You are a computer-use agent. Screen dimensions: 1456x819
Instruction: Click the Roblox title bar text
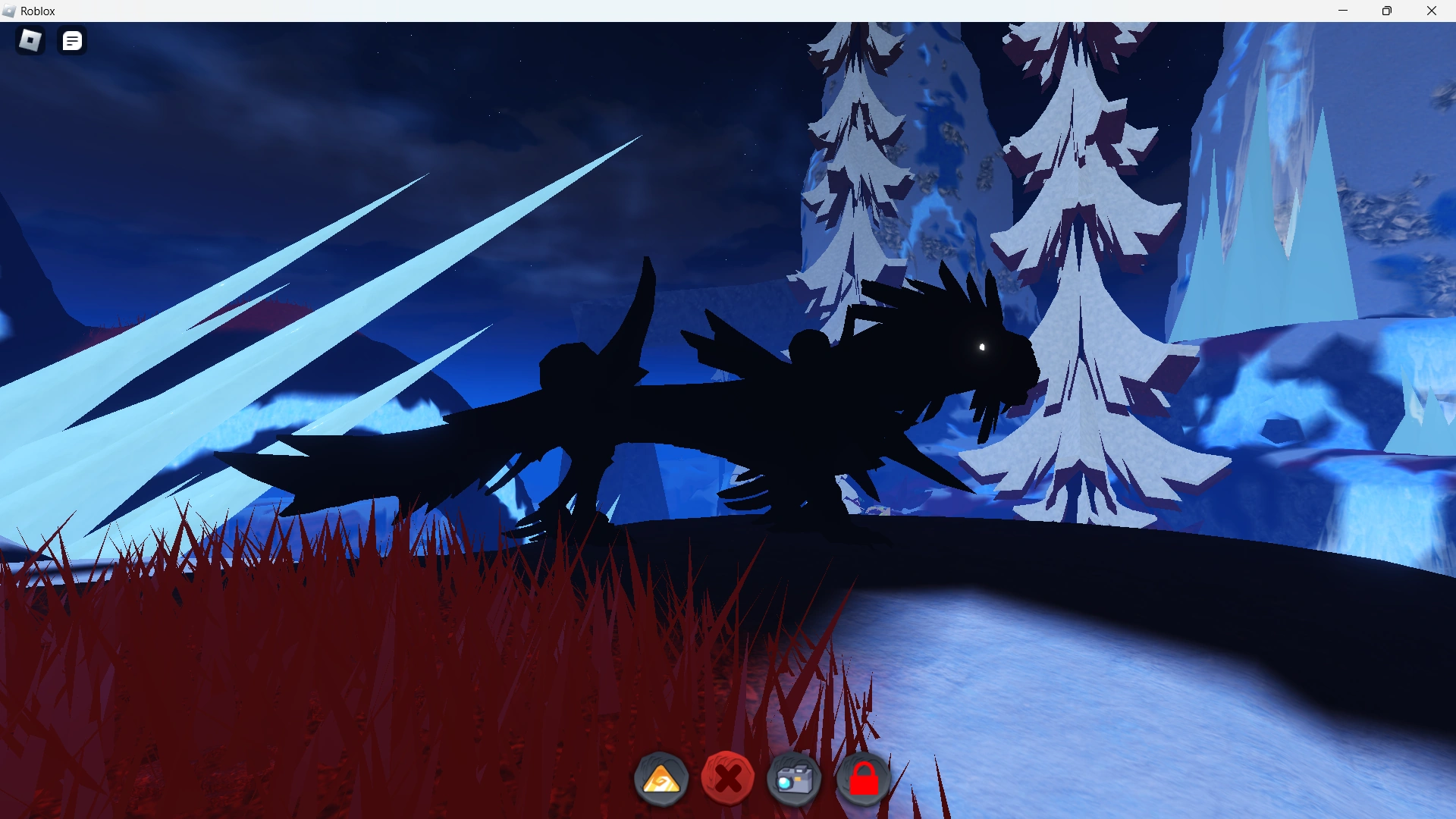pos(38,11)
